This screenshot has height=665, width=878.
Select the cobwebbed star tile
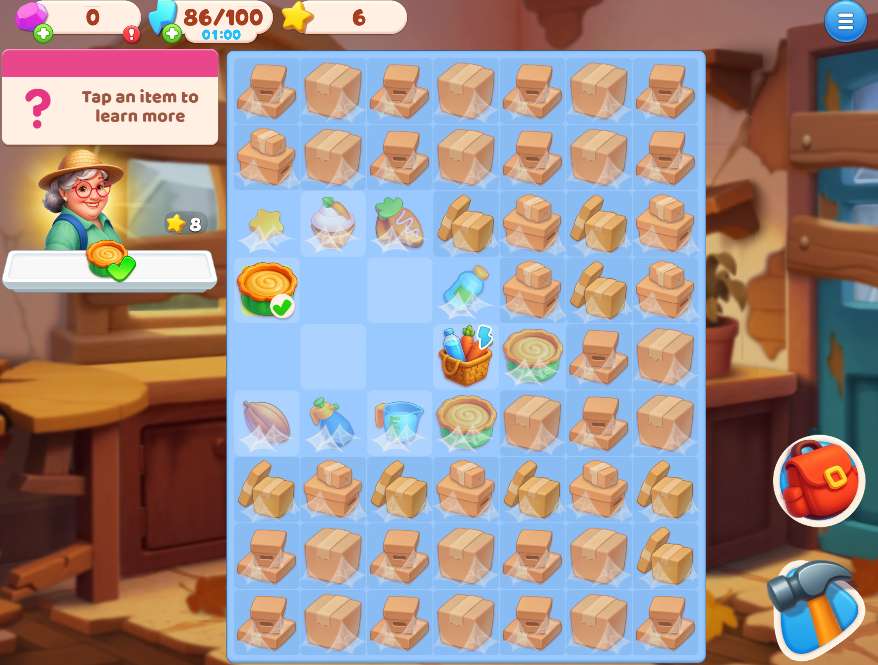[266, 223]
